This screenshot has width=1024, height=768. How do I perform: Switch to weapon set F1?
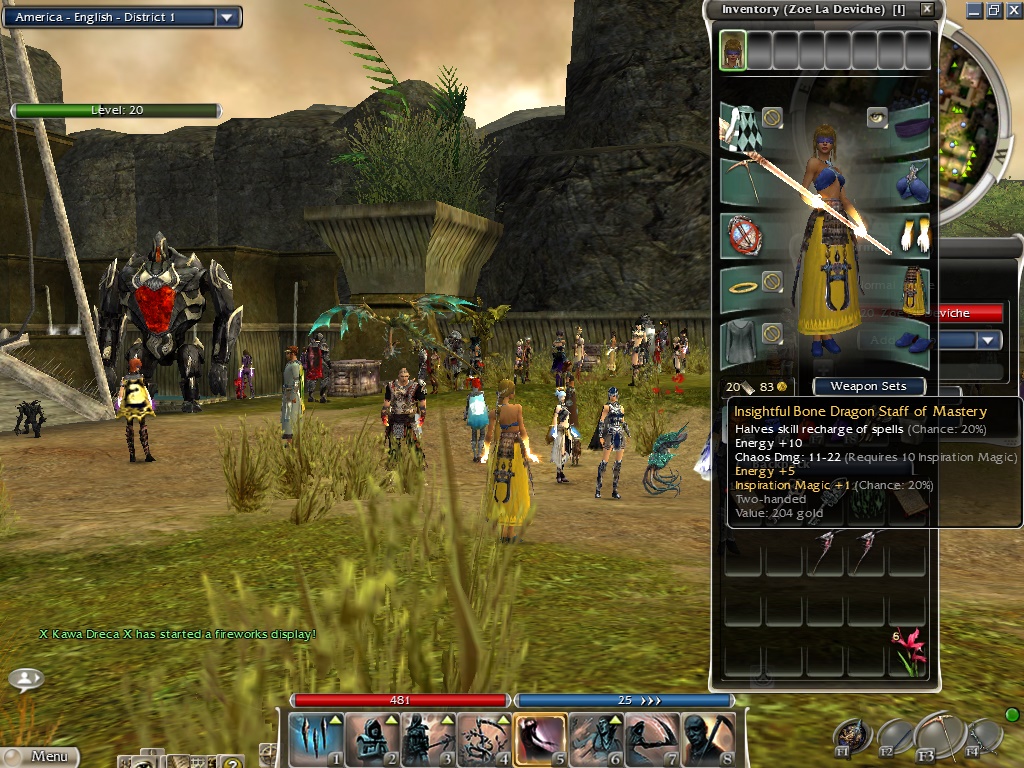point(853,737)
